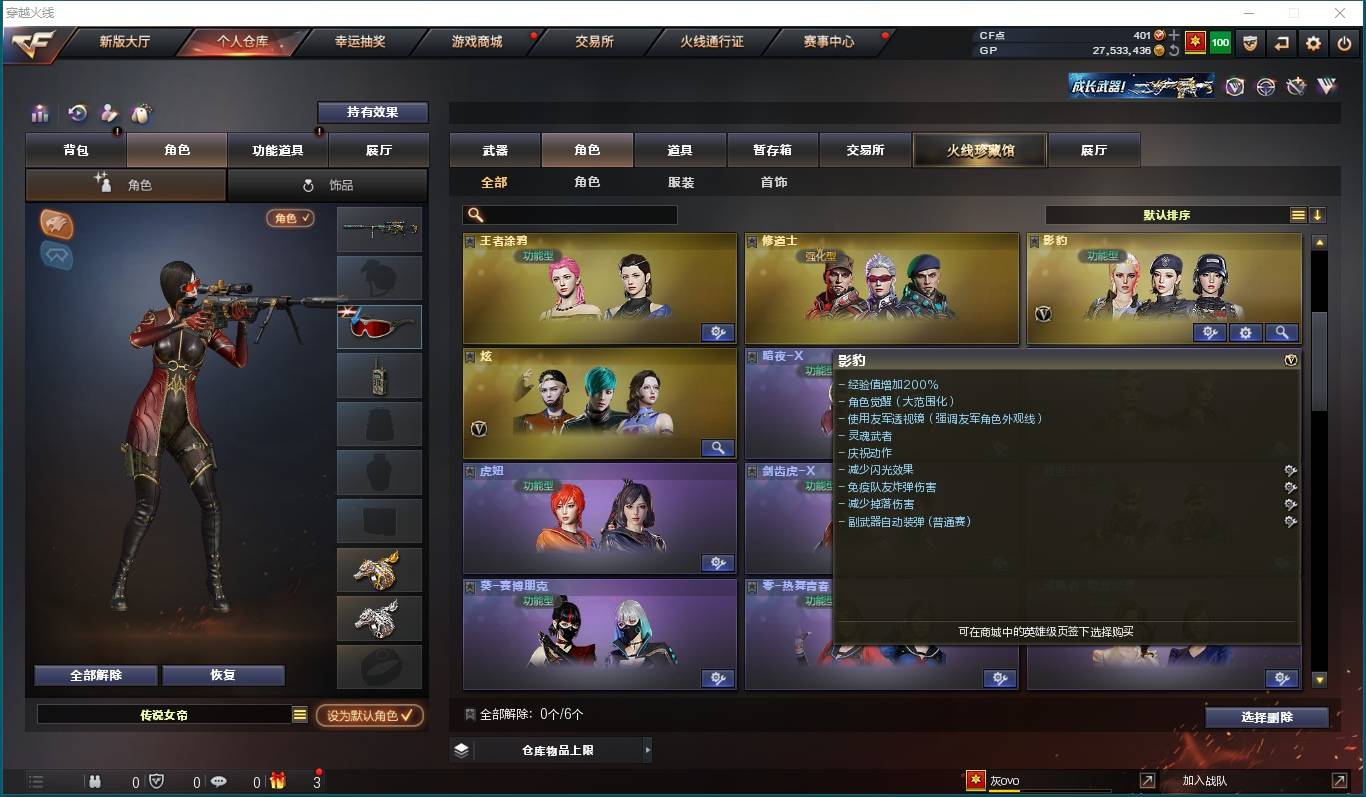Toggle the 角色✓ badge above the character model
1366x797 pixels.
290,217
